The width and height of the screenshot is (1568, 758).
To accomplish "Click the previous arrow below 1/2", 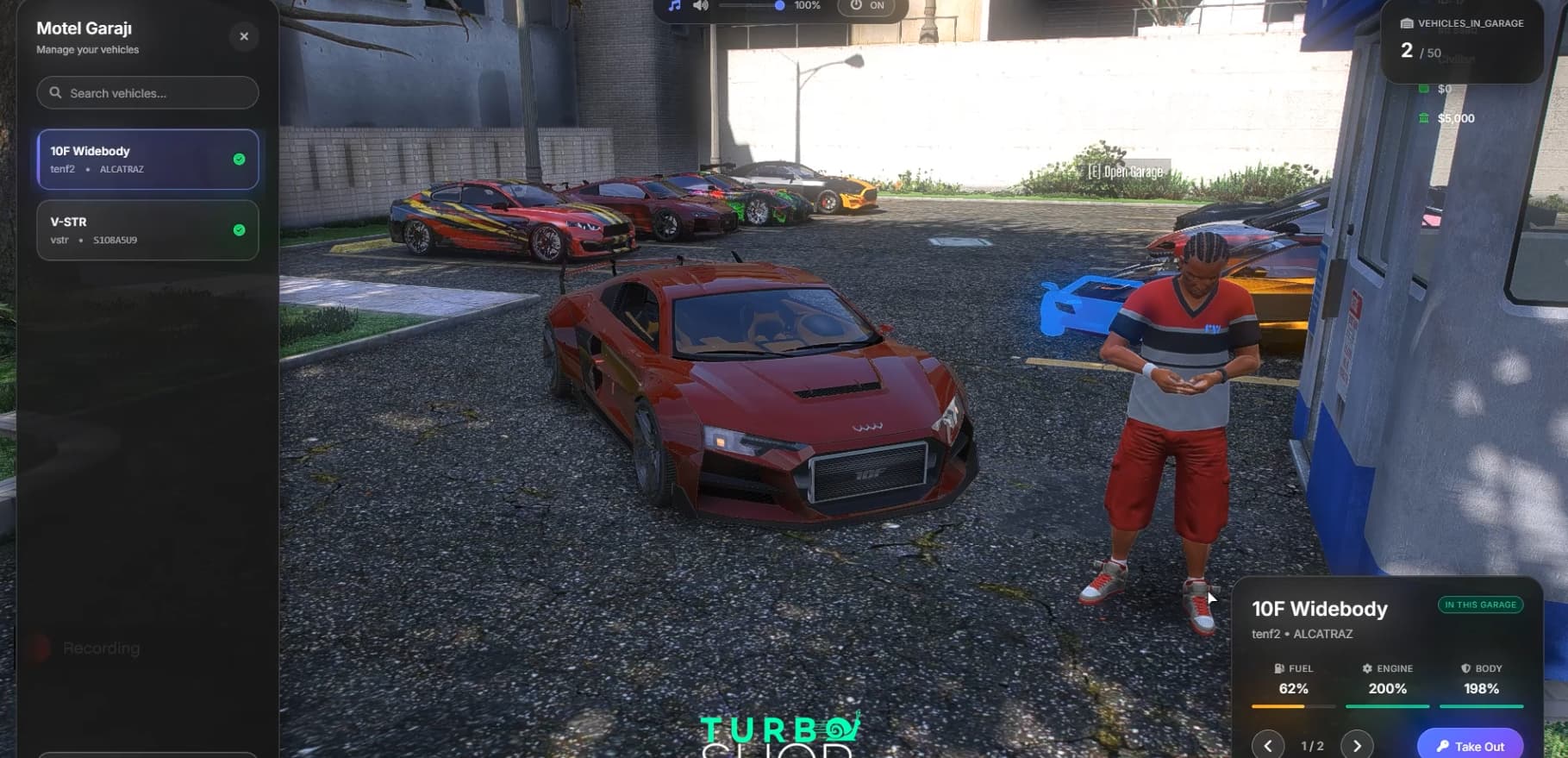I will pyautogui.click(x=1268, y=744).
